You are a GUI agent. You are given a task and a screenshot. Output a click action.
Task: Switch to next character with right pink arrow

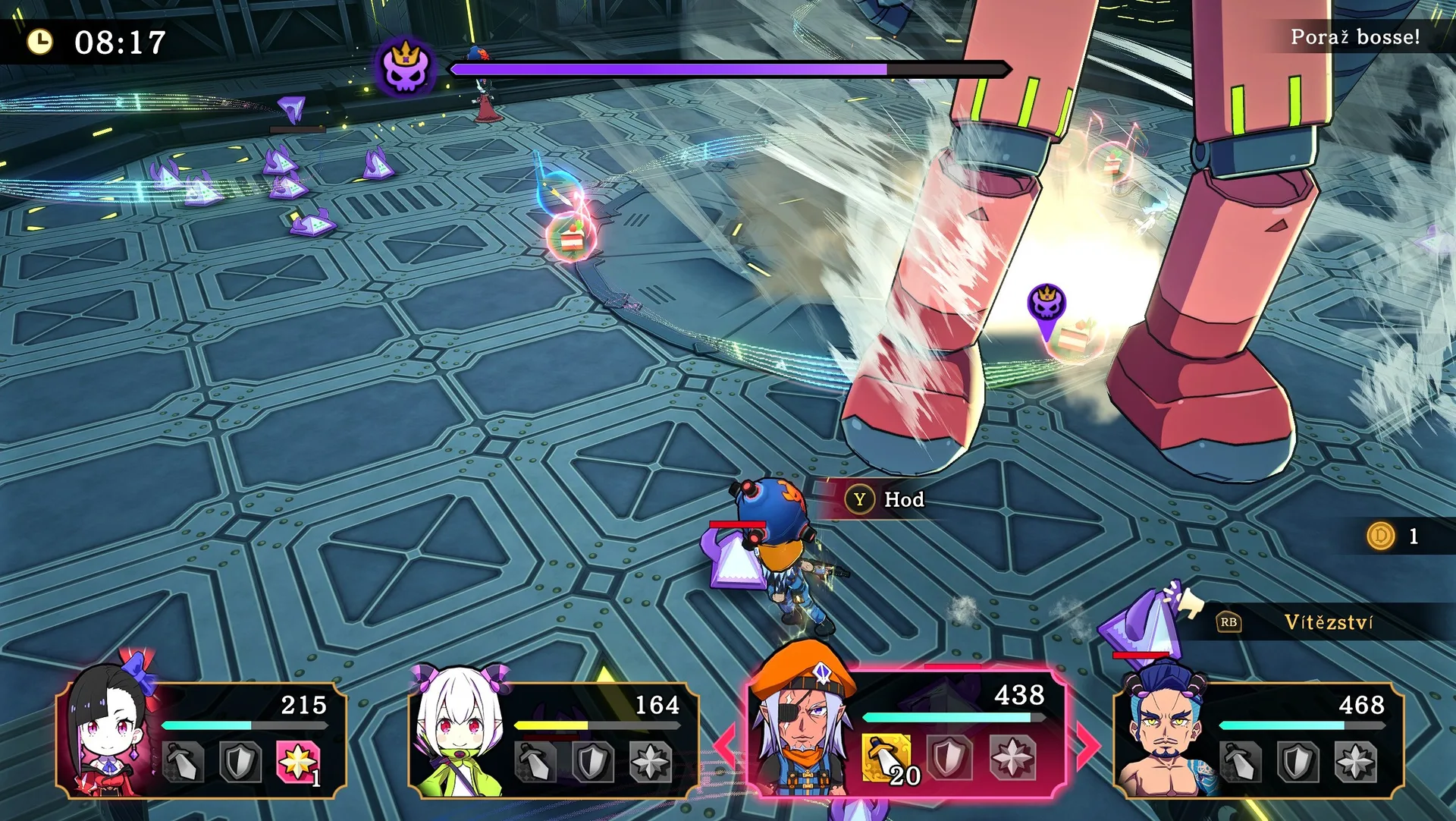[x=1089, y=745]
